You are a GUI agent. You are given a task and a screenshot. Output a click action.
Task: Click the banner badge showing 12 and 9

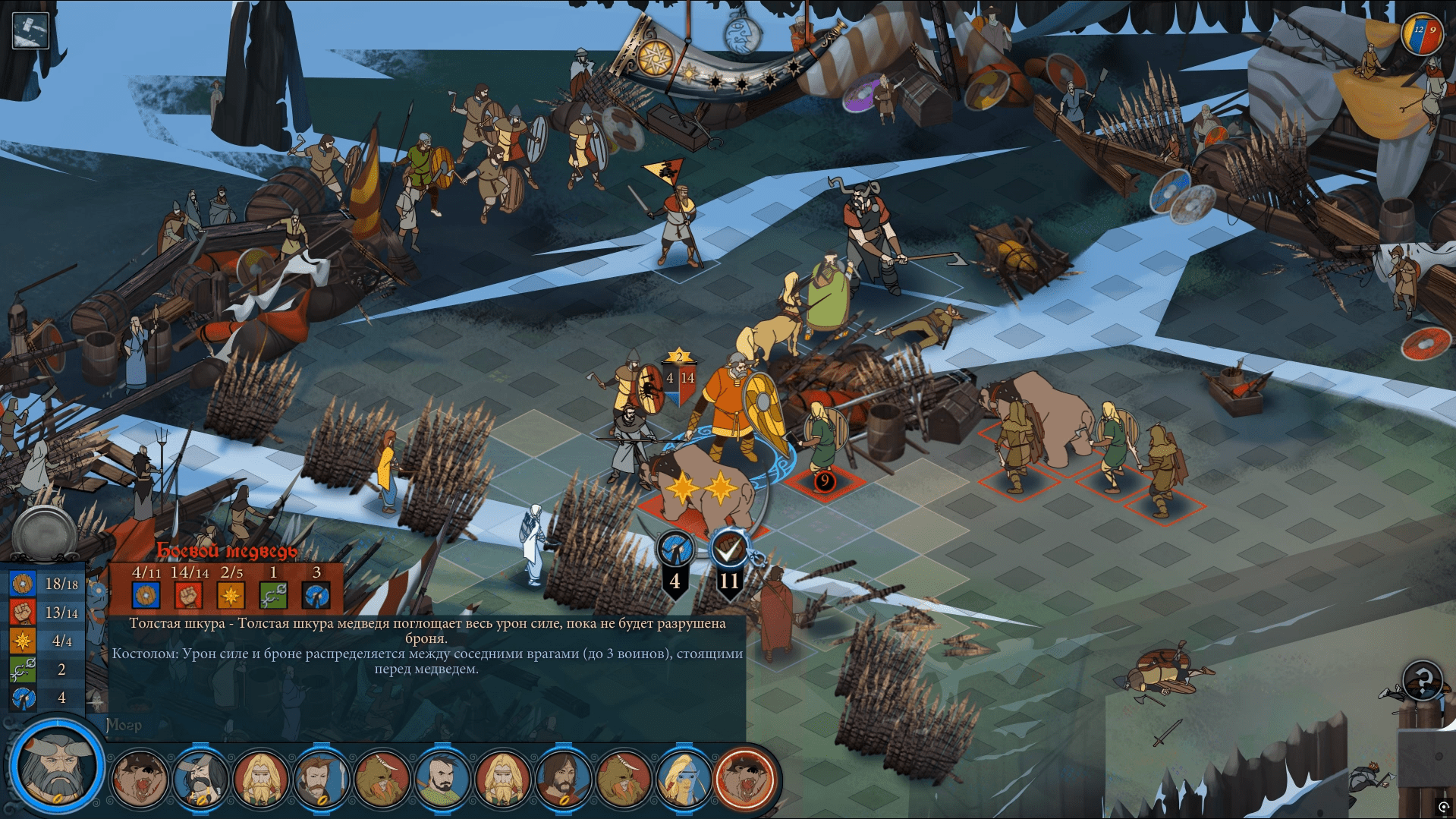click(x=1421, y=34)
